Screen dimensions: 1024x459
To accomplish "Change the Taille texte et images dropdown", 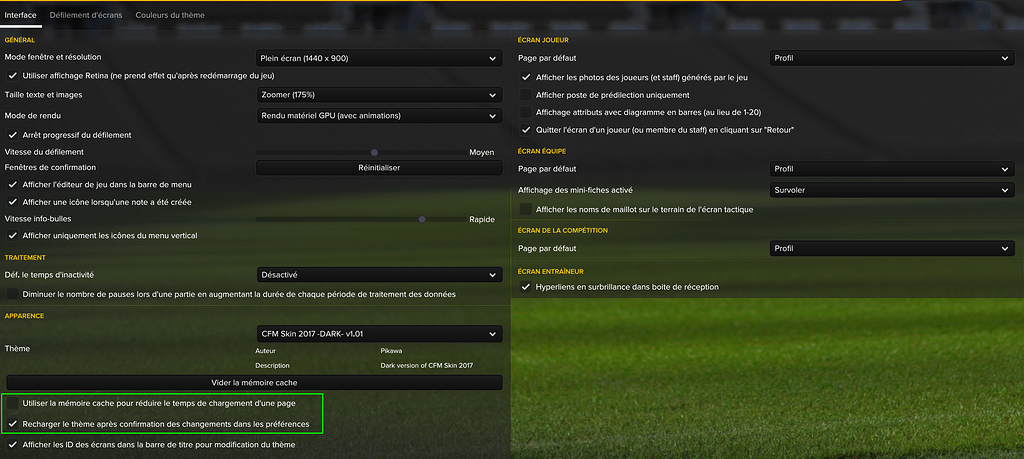I will (379, 95).
